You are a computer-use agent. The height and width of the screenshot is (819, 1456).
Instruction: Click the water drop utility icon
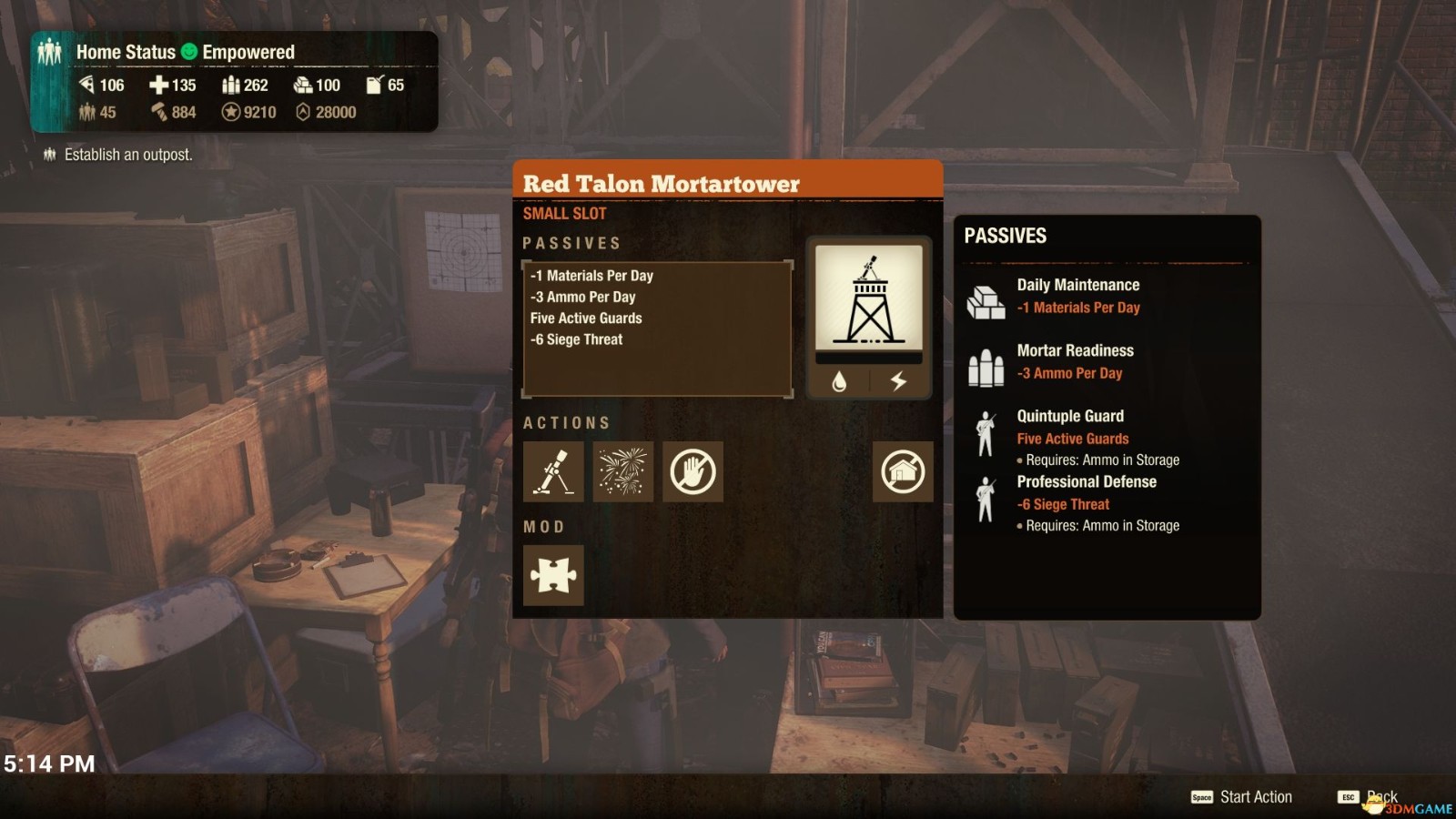839,381
